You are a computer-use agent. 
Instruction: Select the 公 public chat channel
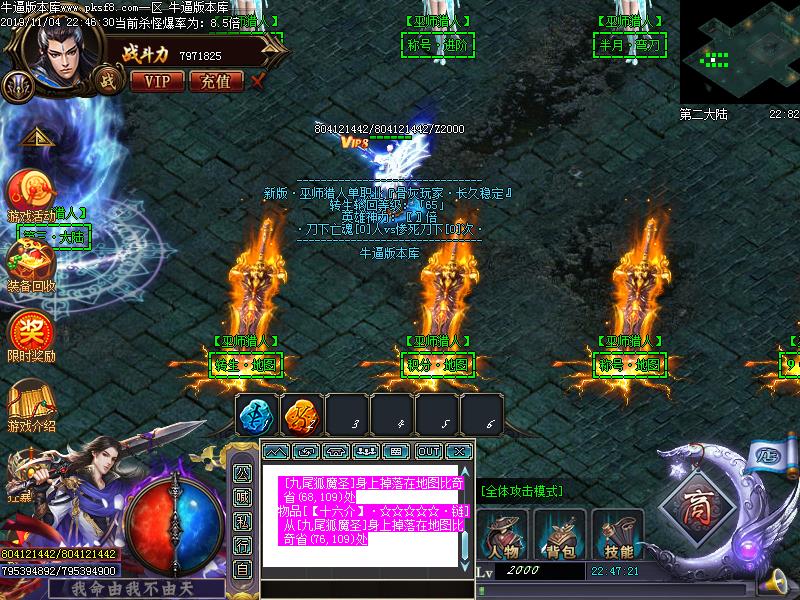242,473
